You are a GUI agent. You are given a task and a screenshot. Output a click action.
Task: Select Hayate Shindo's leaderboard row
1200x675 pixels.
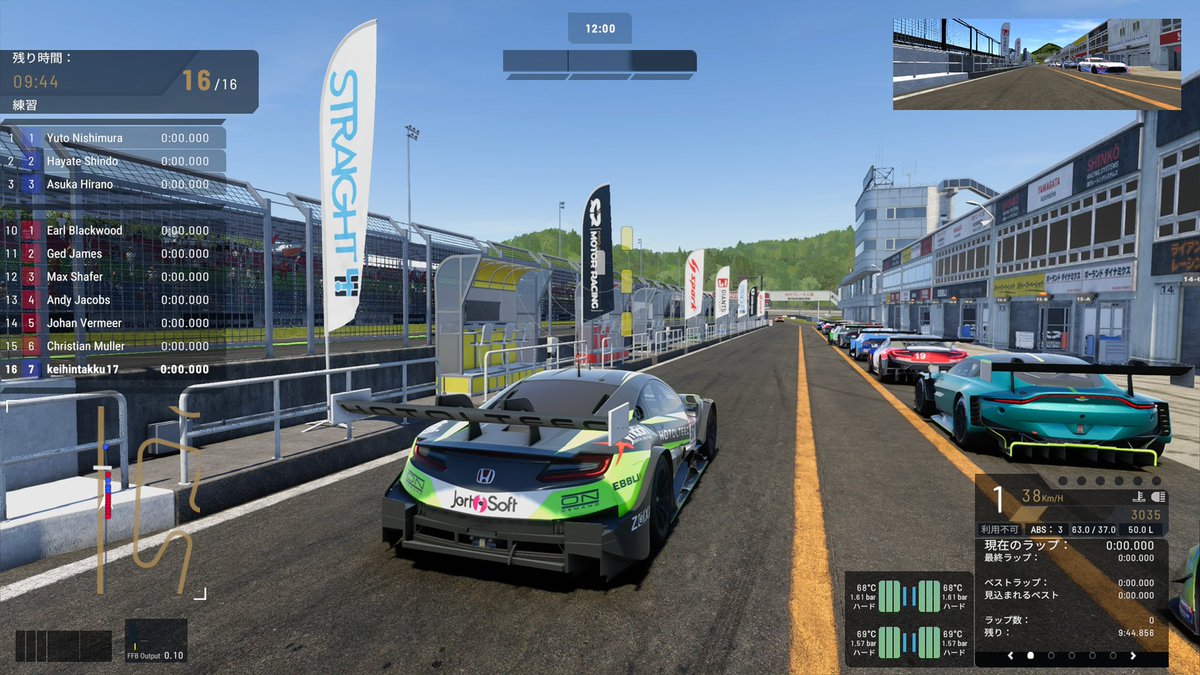(115, 161)
